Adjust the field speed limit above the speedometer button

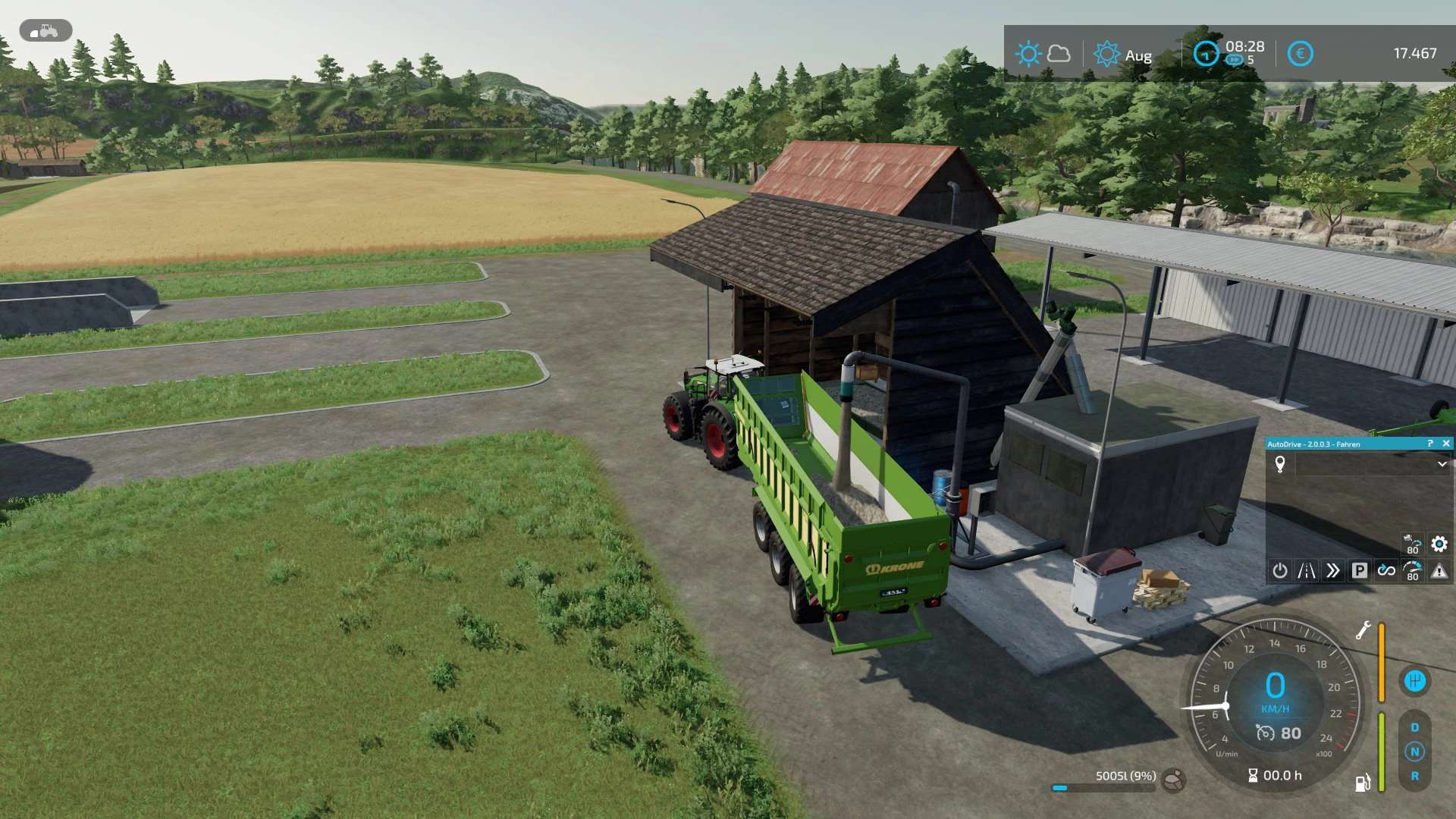[1412, 544]
